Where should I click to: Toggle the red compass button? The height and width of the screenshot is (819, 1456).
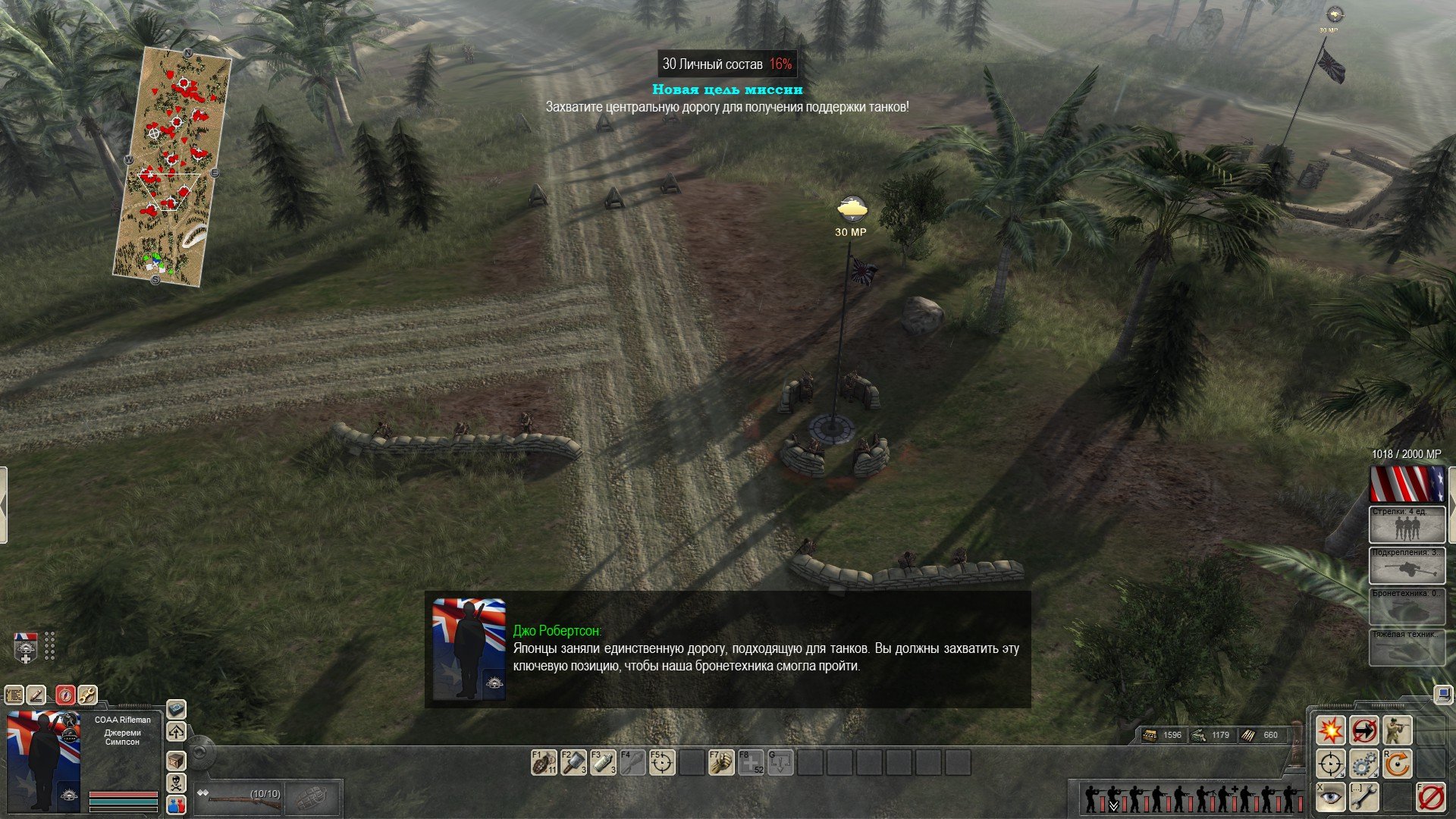65,695
